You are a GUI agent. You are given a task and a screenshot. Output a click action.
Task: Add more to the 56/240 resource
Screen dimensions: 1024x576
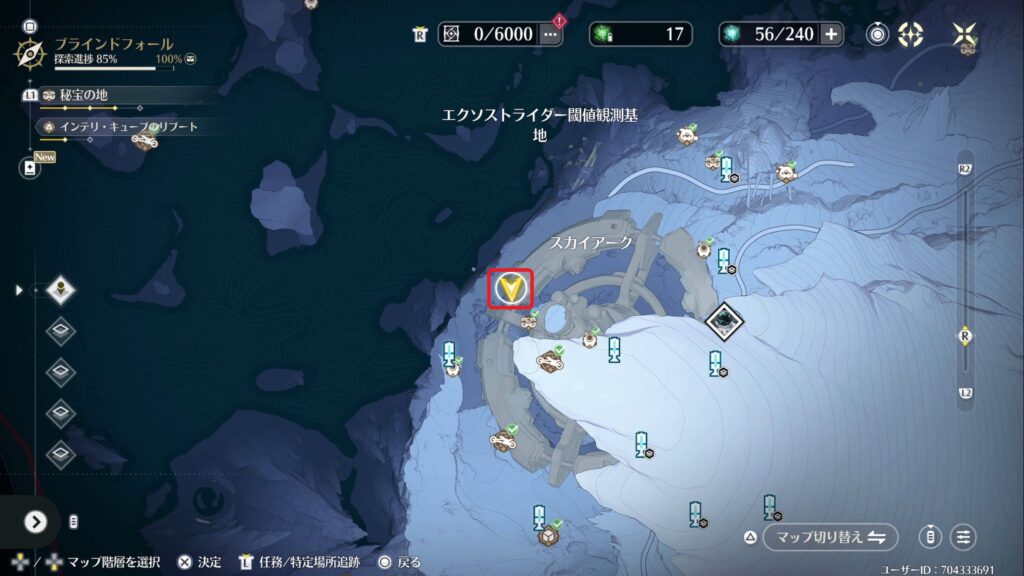point(831,34)
